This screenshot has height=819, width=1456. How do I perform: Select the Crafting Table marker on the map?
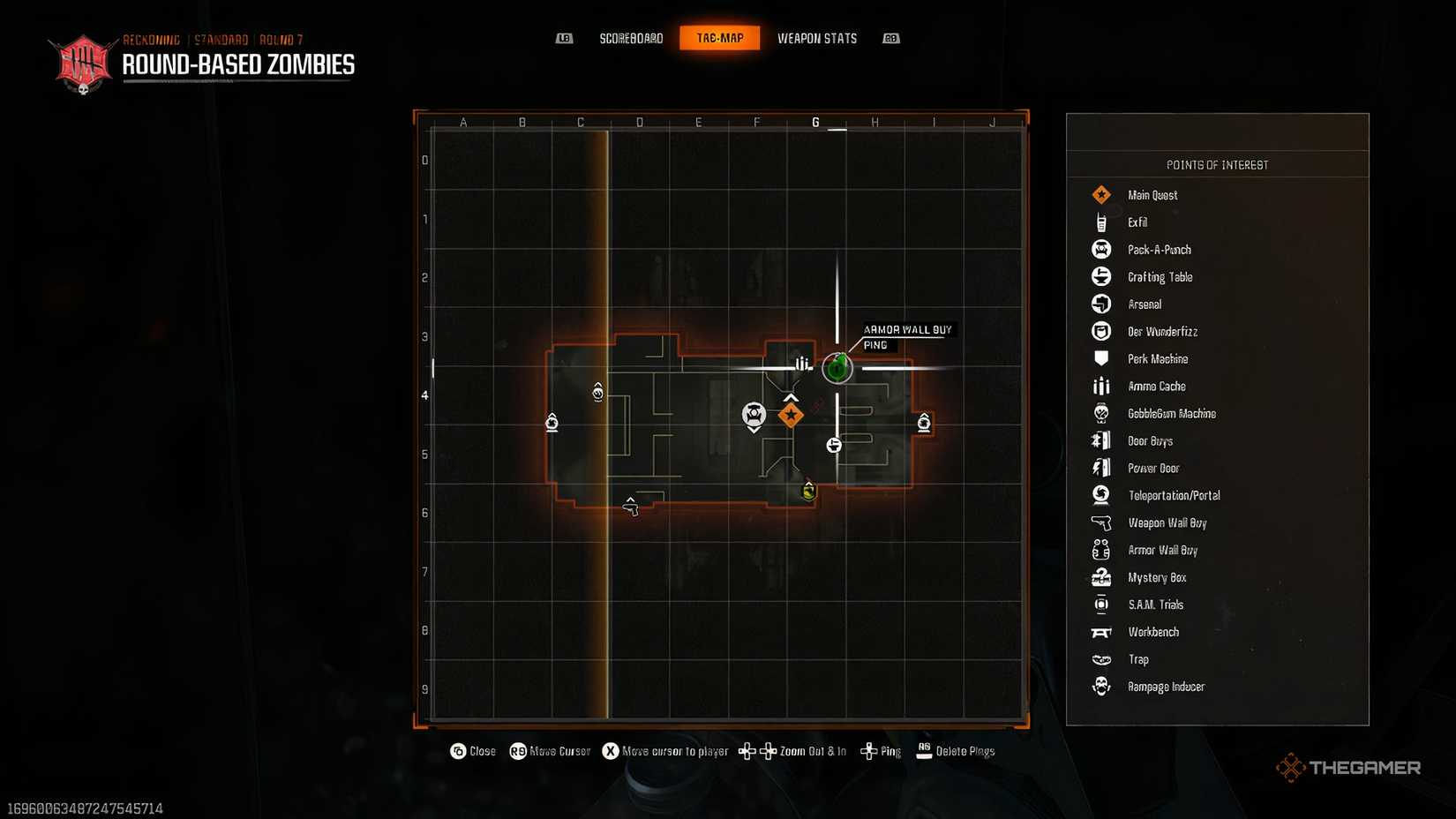pos(834,445)
